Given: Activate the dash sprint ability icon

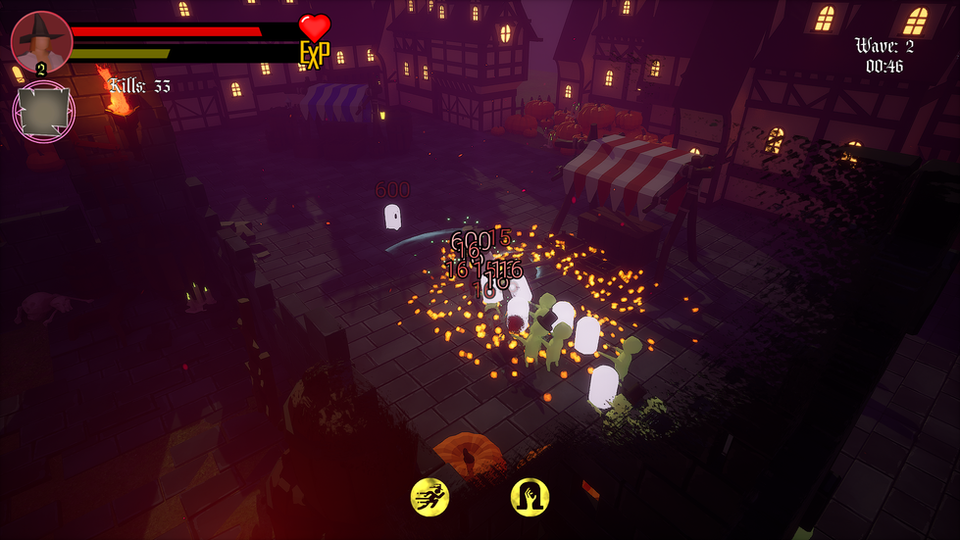Looking at the screenshot, I should coord(430,496).
